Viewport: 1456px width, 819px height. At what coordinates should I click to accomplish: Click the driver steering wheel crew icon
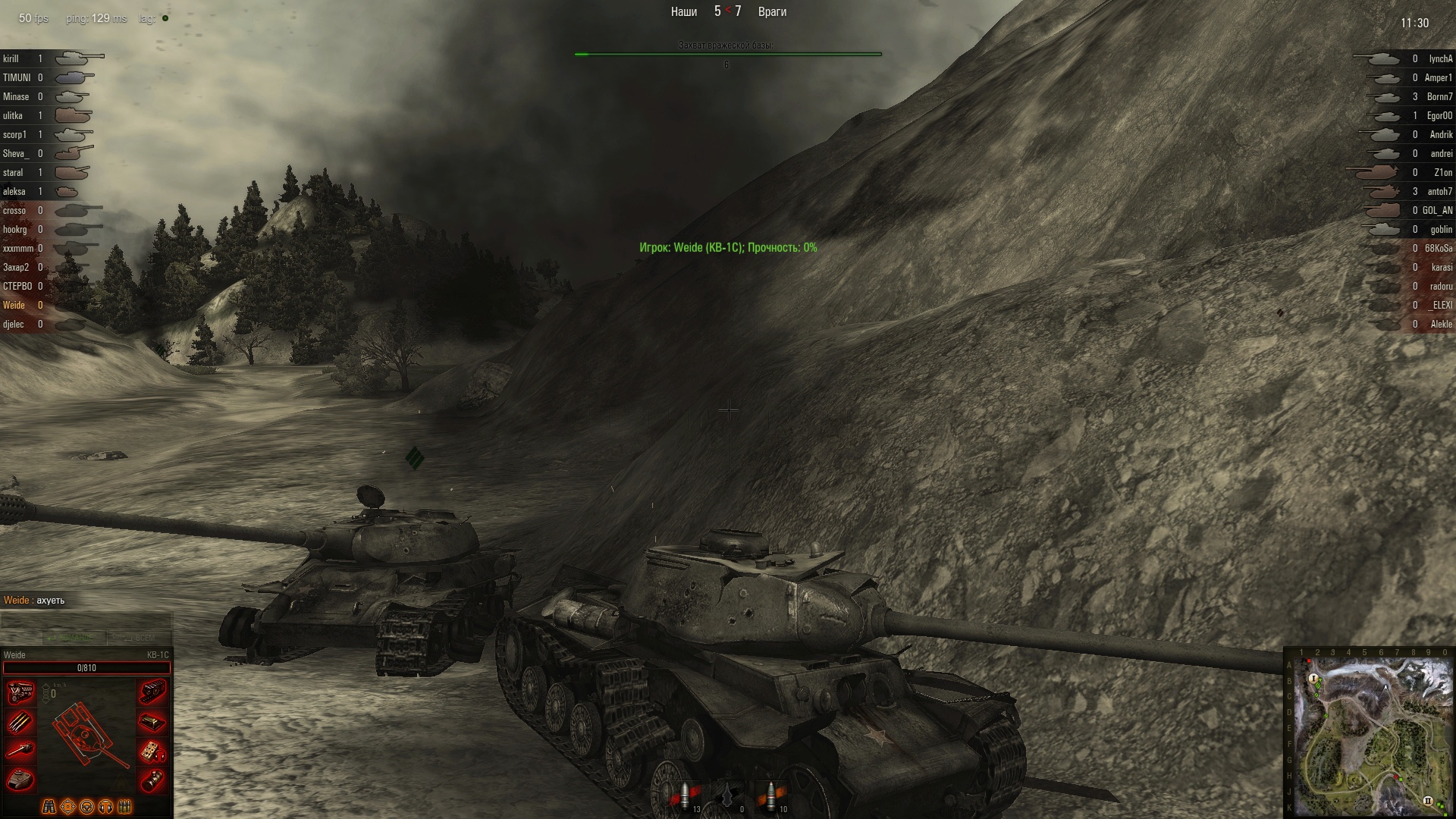pos(86,806)
